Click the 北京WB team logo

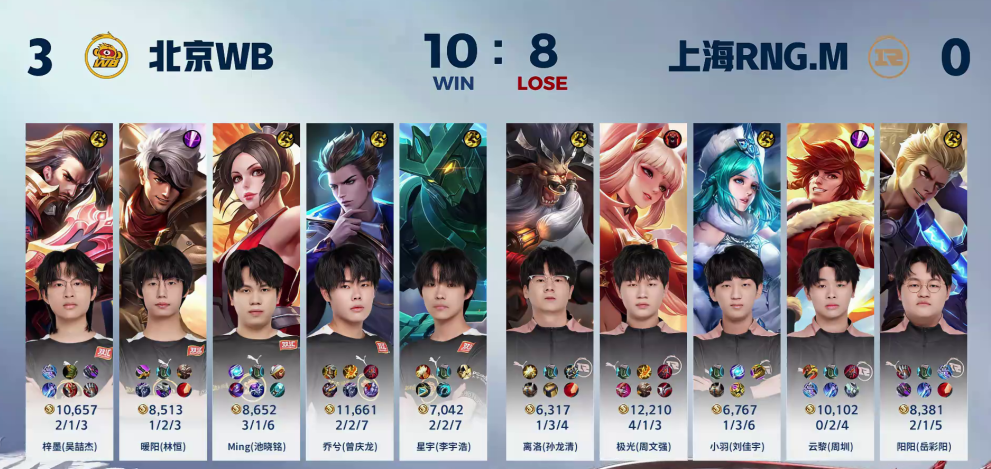coord(106,56)
